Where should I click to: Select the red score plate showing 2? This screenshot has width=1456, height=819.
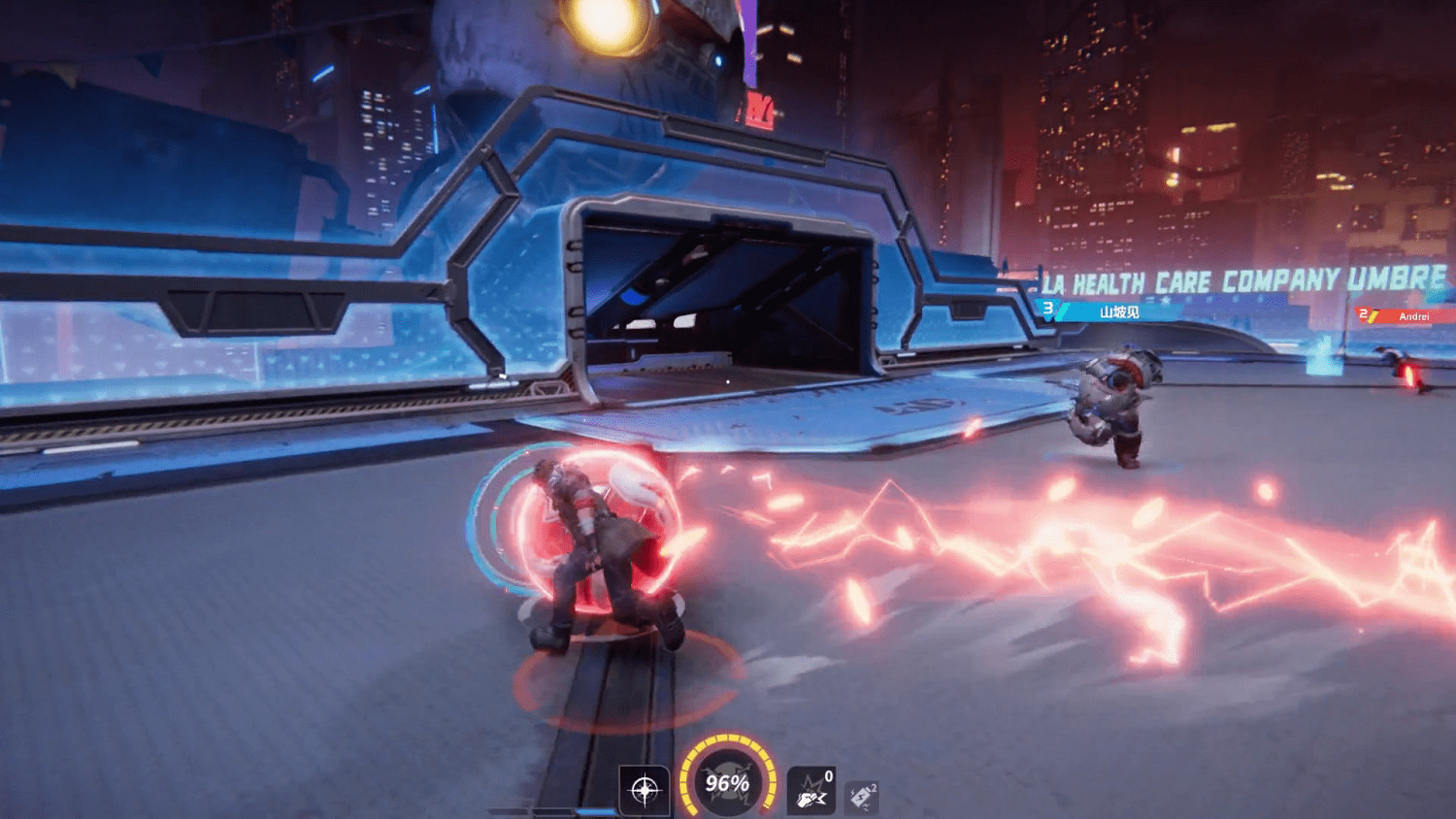[1364, 312]
